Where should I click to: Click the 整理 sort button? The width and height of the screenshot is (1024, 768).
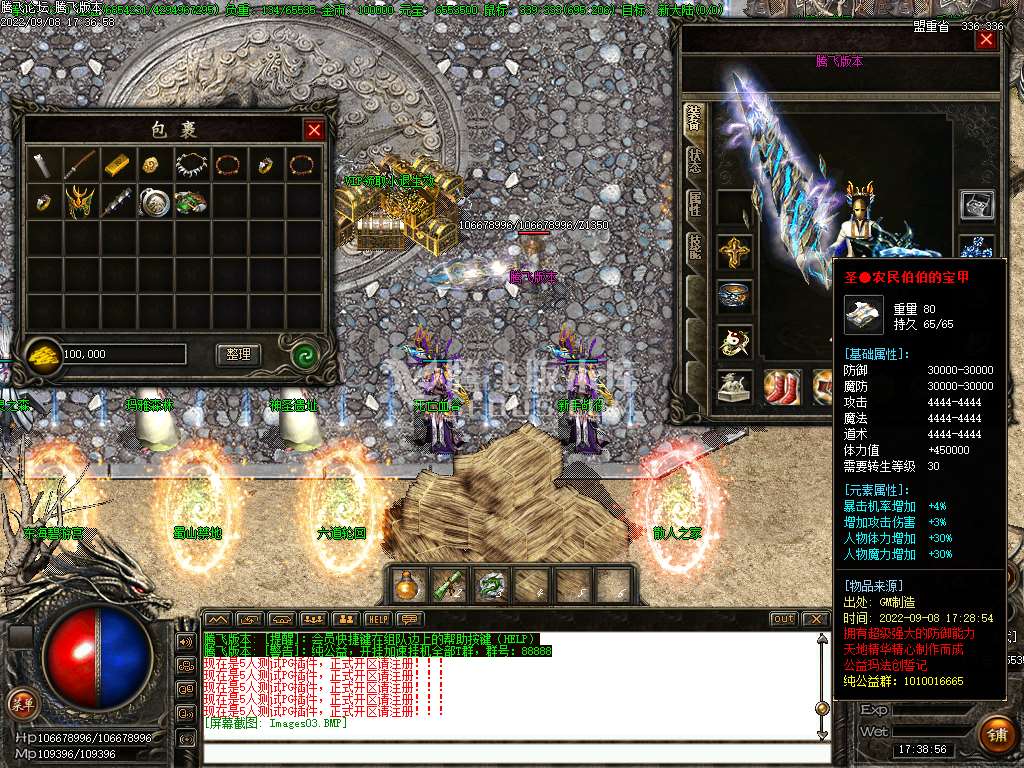click(238, 354)
